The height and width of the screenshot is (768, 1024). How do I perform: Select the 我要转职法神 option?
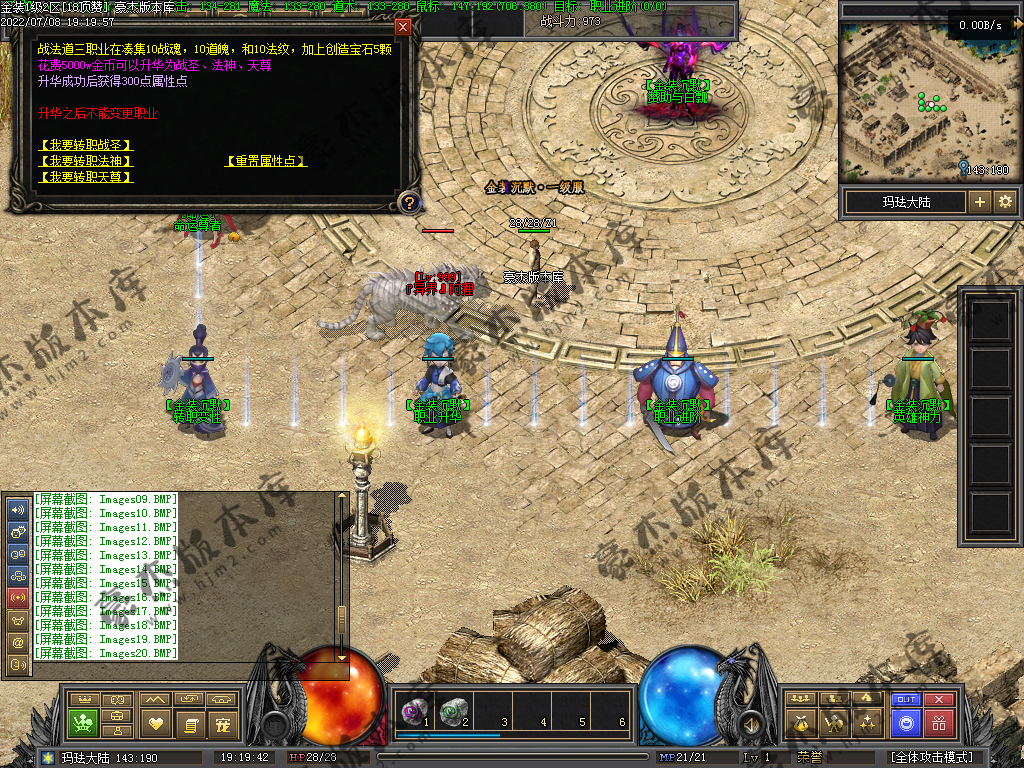pos(86,161)
